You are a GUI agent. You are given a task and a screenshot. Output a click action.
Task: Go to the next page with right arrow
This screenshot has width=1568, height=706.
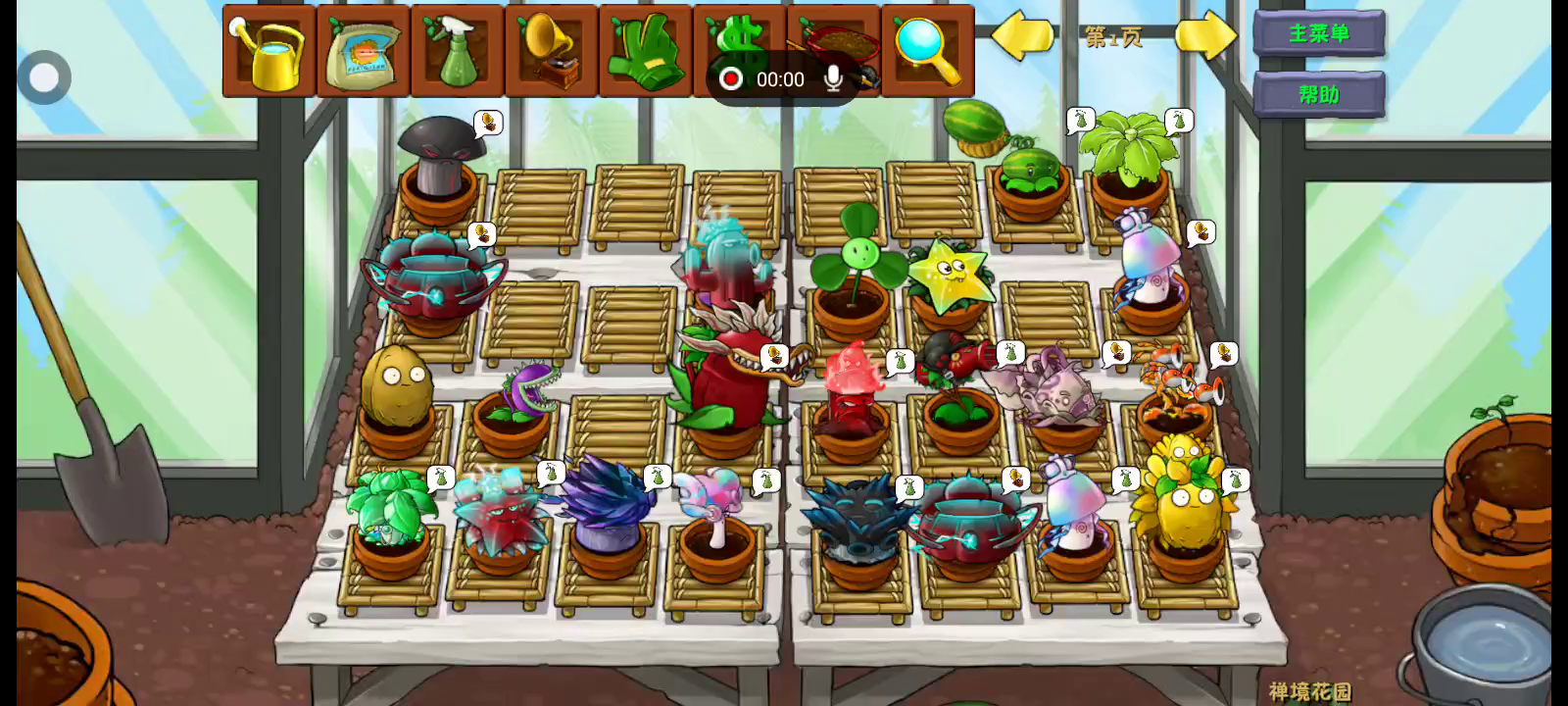pos(1205,37)
